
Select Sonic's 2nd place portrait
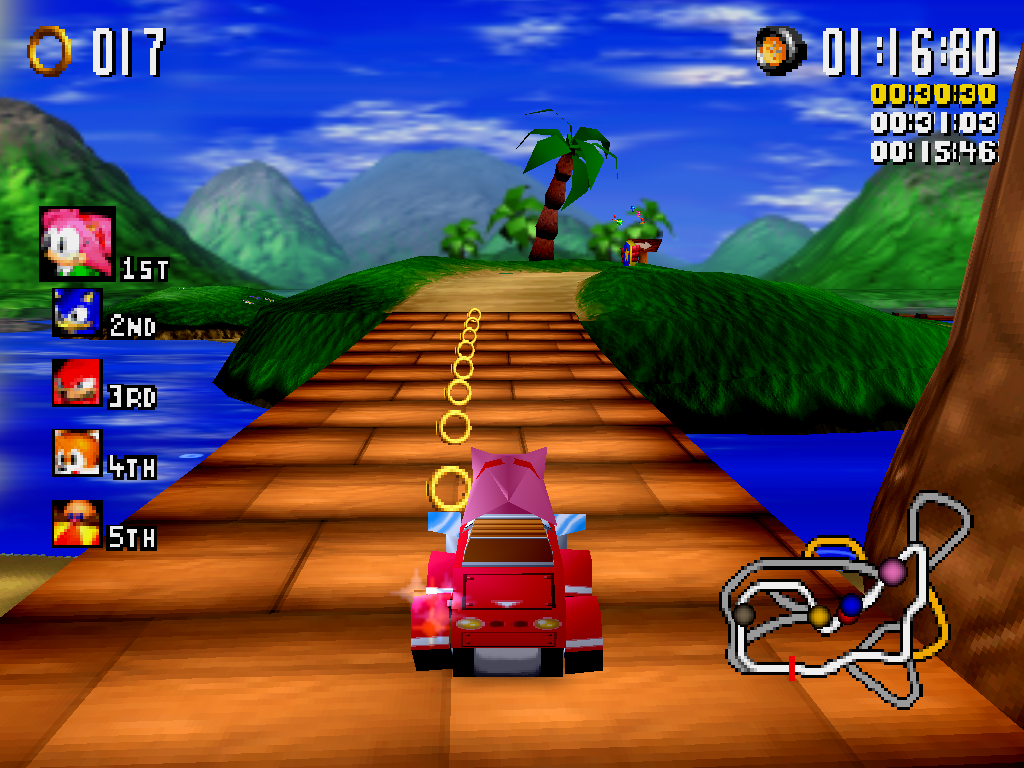point(77,313)
